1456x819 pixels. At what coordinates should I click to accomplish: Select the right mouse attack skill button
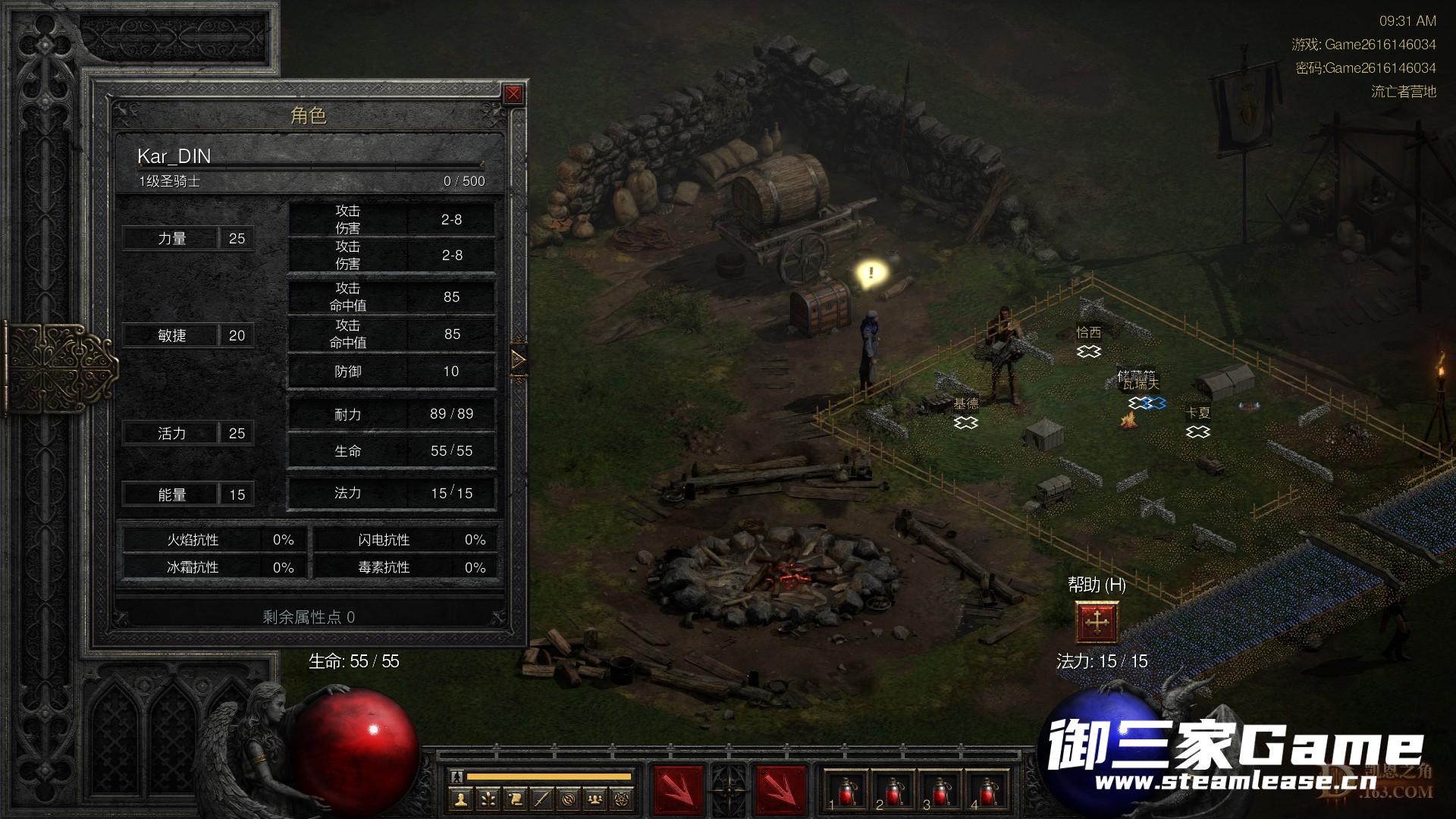coord(780,789)
